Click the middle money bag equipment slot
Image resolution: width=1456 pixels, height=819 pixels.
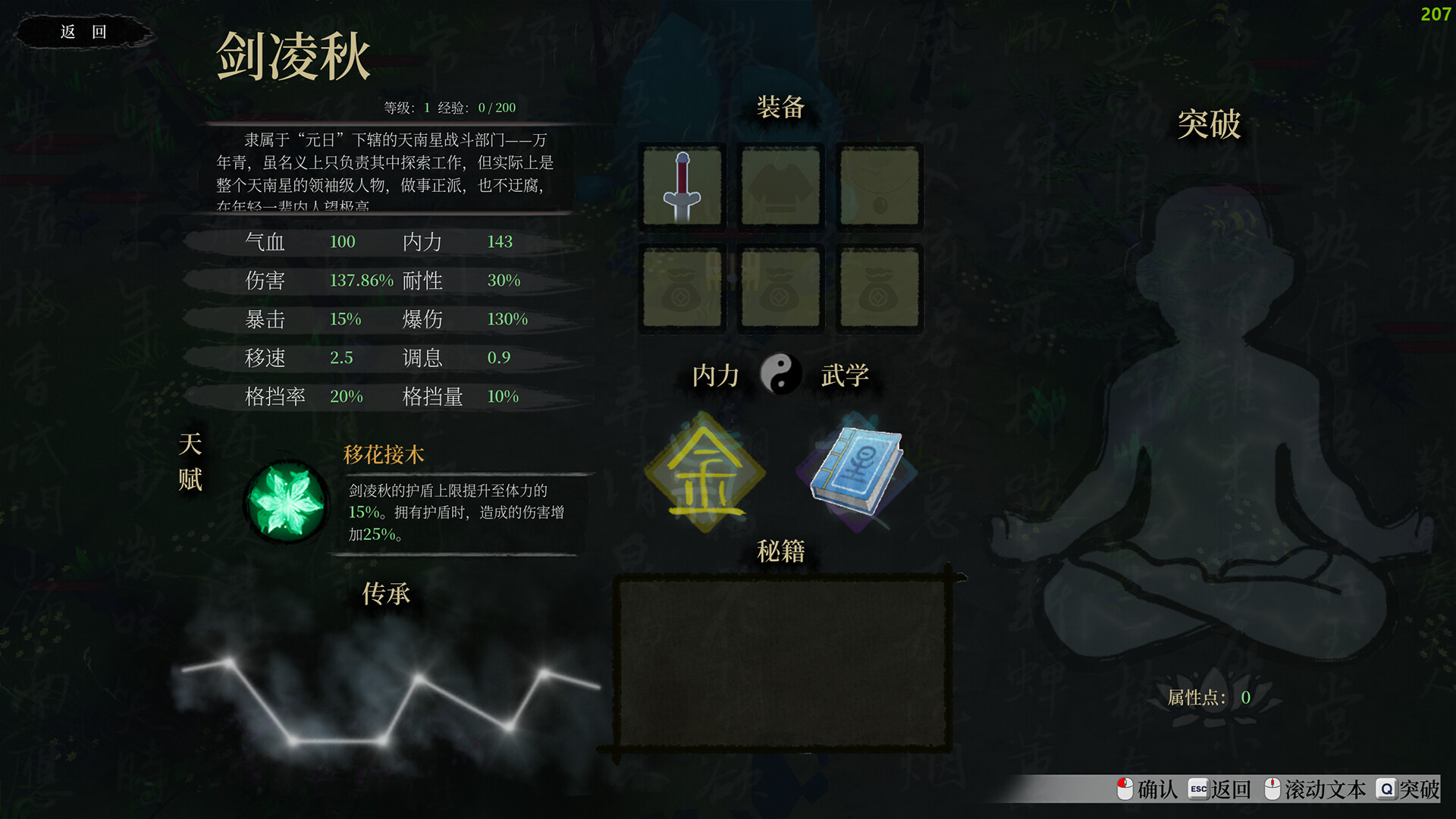click(780, 287)
